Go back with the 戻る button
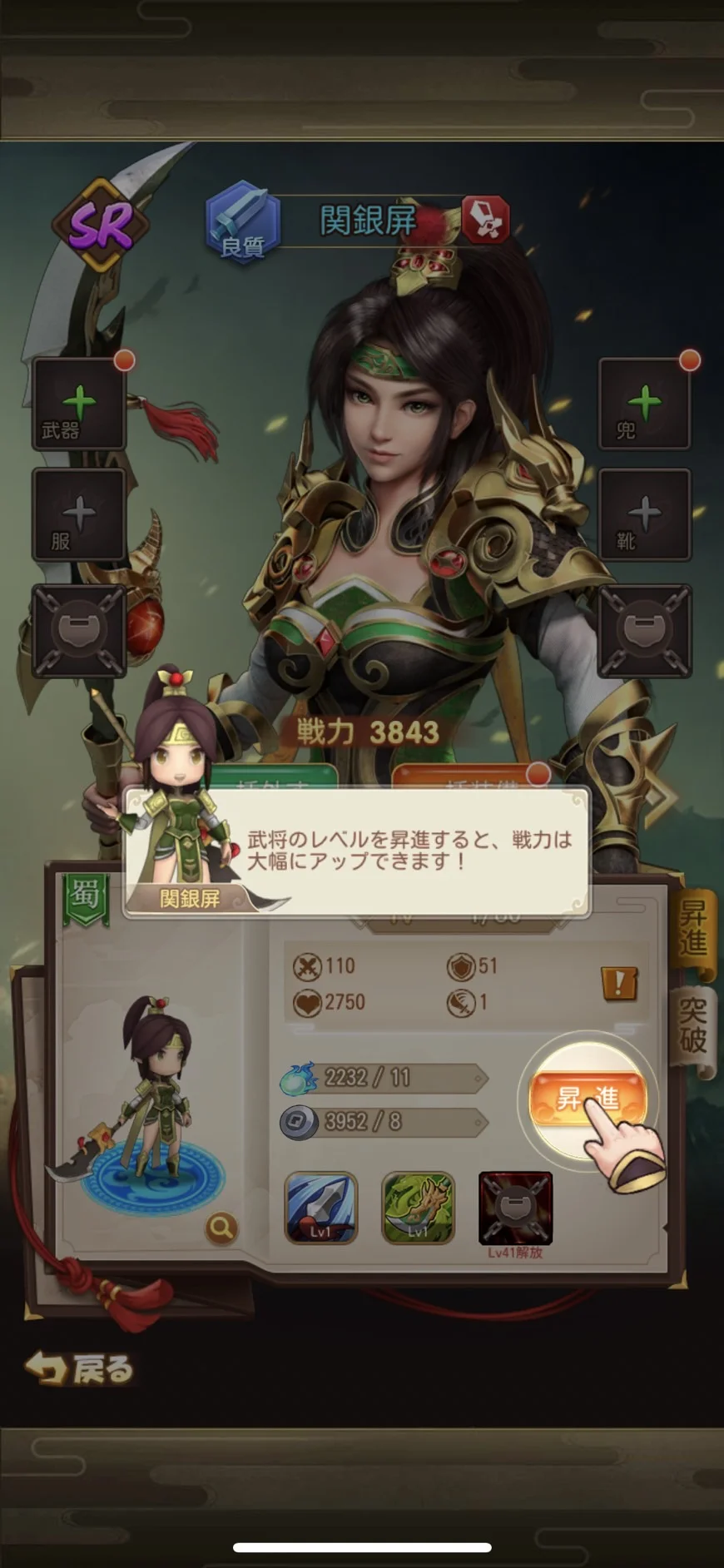 (80, 1368)
